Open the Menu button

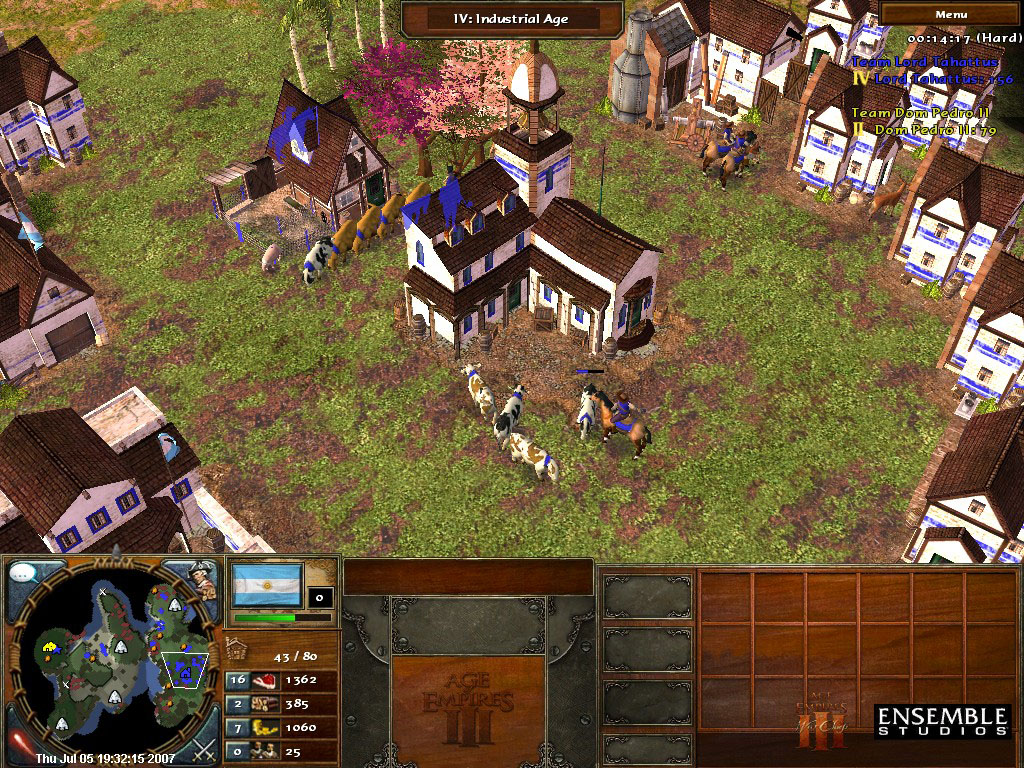tap(951, 14)
